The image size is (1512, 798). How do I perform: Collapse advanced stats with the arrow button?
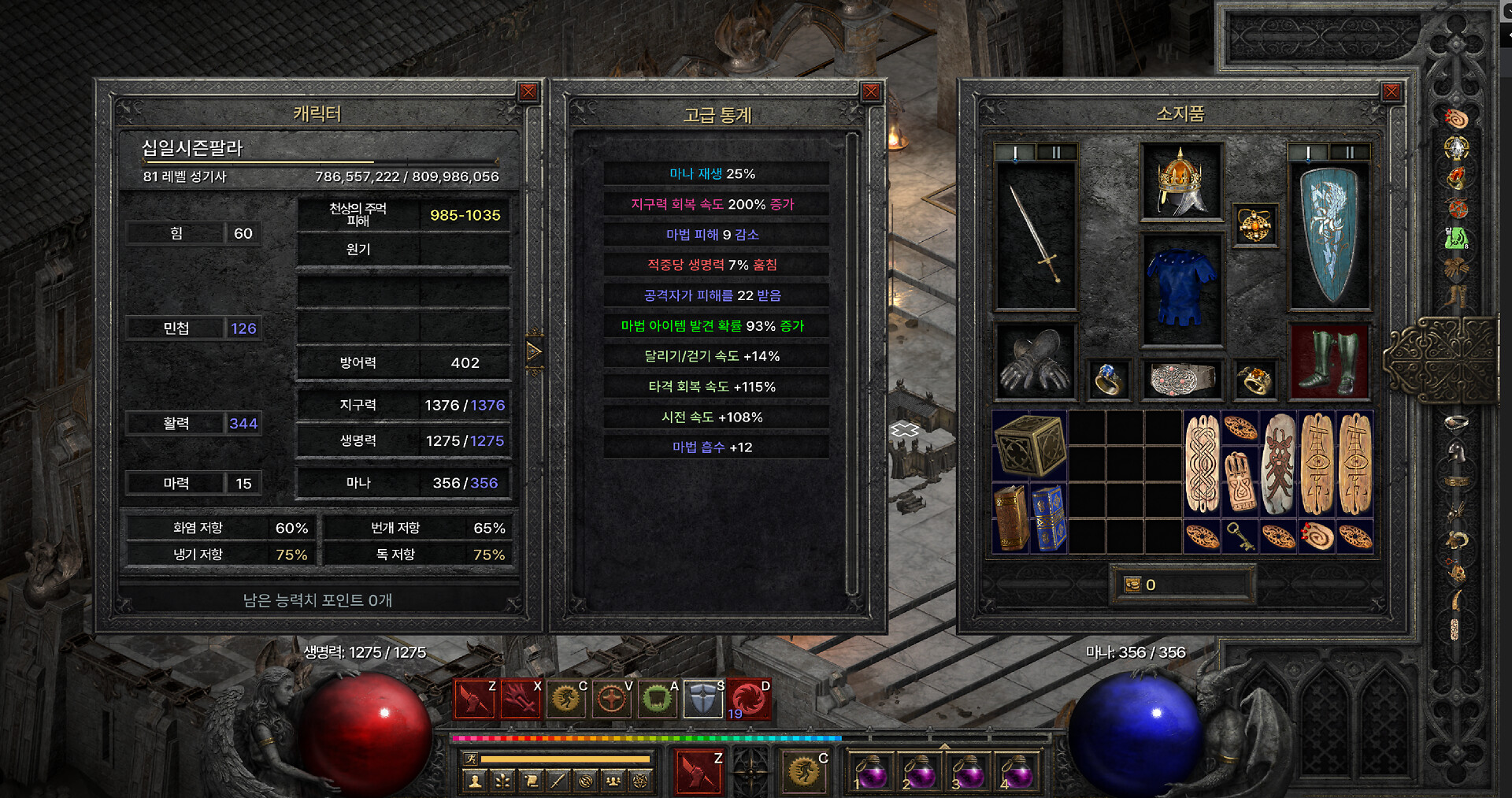(x=534, y=351)
